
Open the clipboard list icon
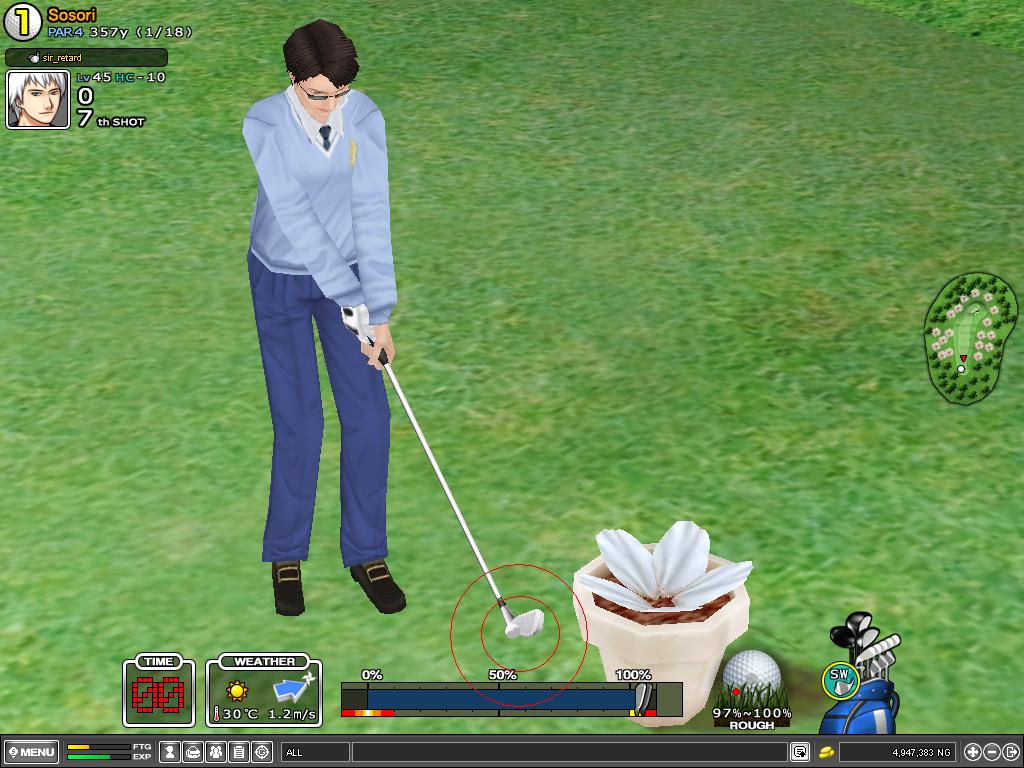(x=238, y=752)
